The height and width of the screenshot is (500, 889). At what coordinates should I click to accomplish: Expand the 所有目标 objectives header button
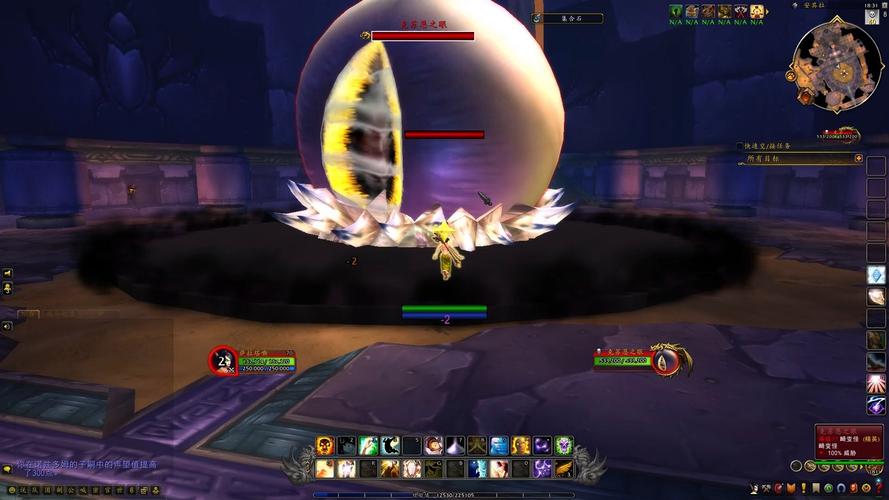click(x=858, y=158)
